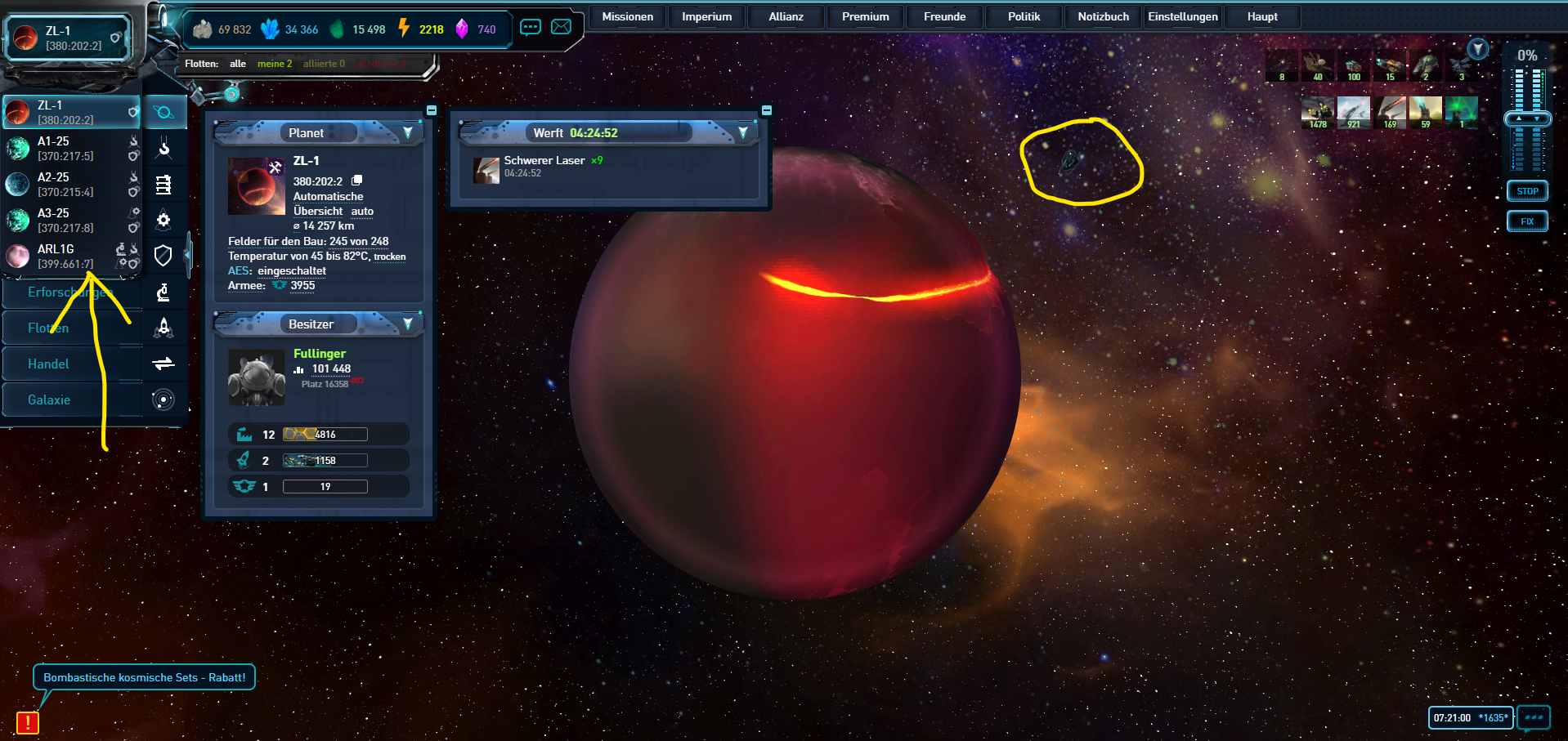The height and width of the screenshot is (741, 1568).
Task: Click the STOP button
Action: click(x=1527, y=191)
